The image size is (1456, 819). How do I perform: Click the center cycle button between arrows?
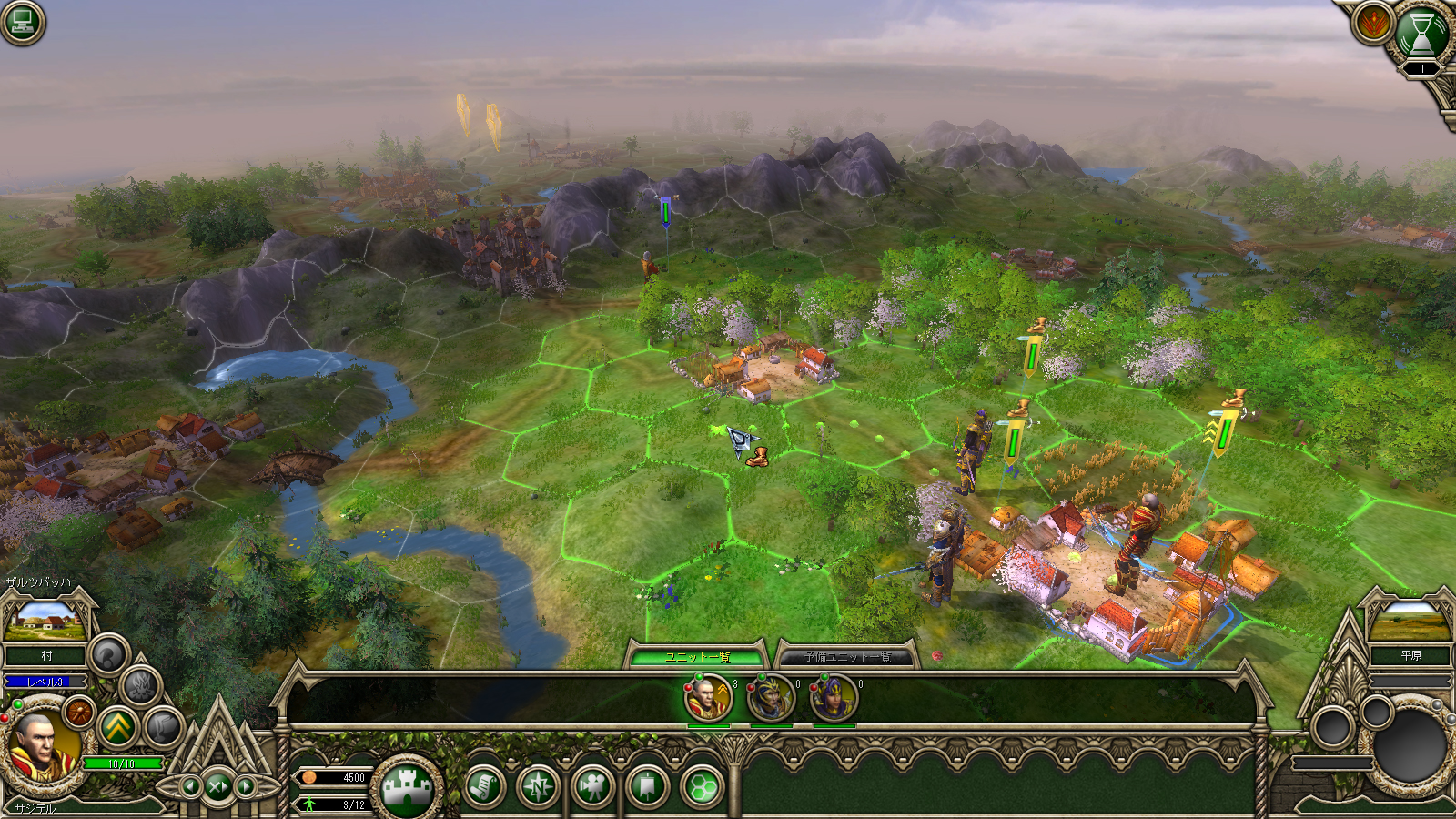pos(217,785)
